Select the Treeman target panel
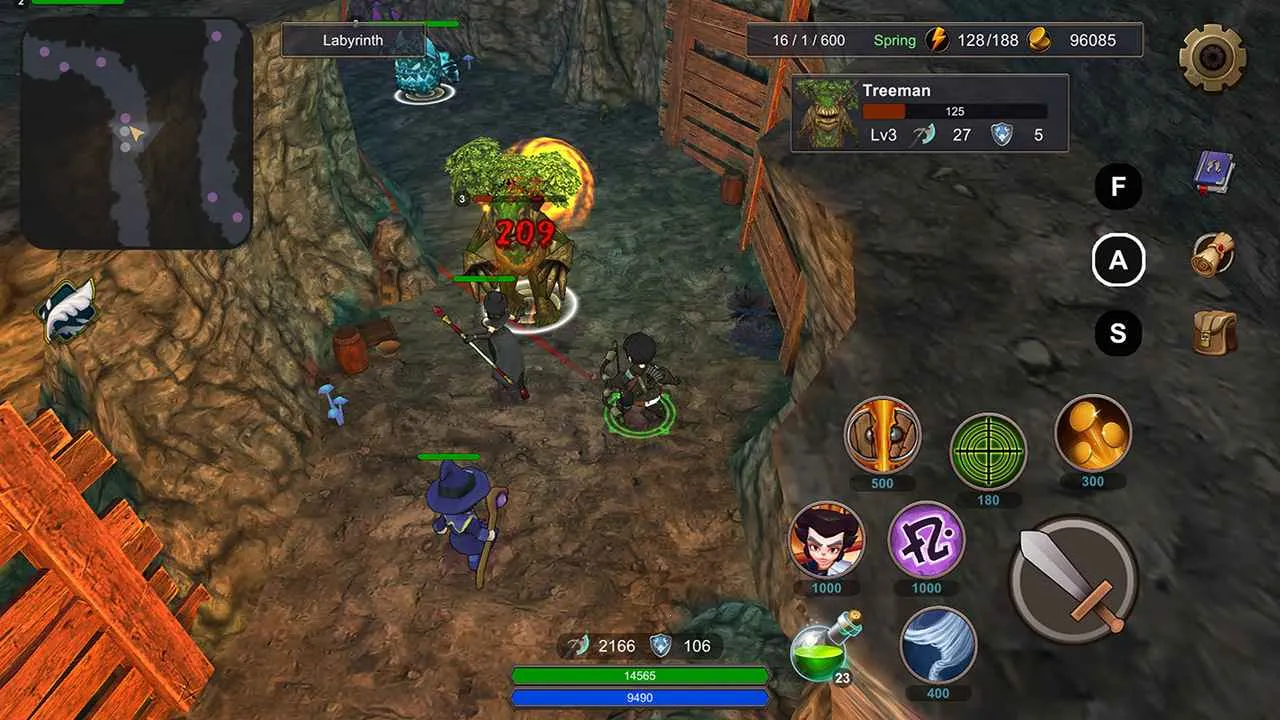 point(929,113)
